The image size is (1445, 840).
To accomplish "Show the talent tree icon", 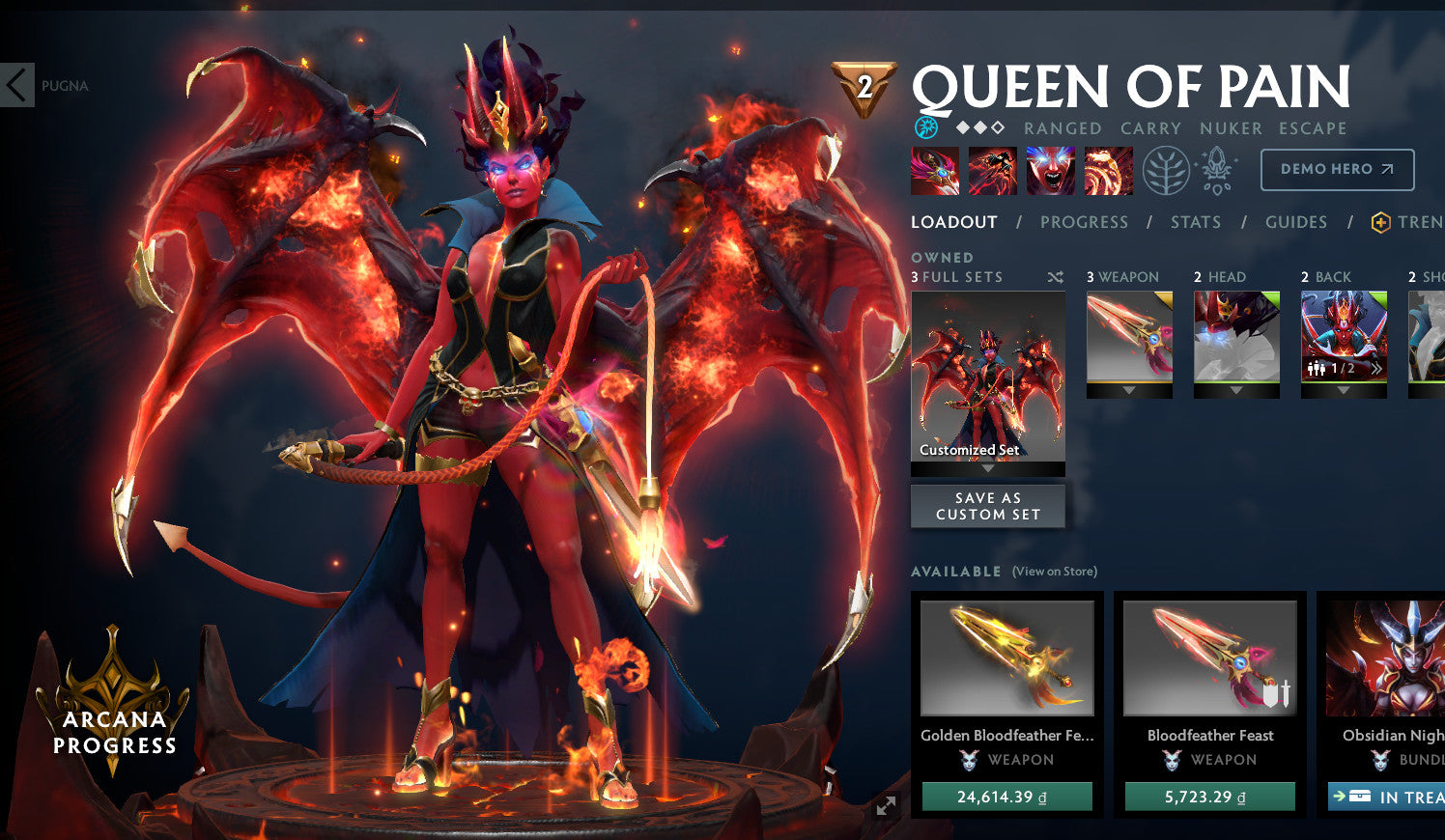I will 1165,171.
